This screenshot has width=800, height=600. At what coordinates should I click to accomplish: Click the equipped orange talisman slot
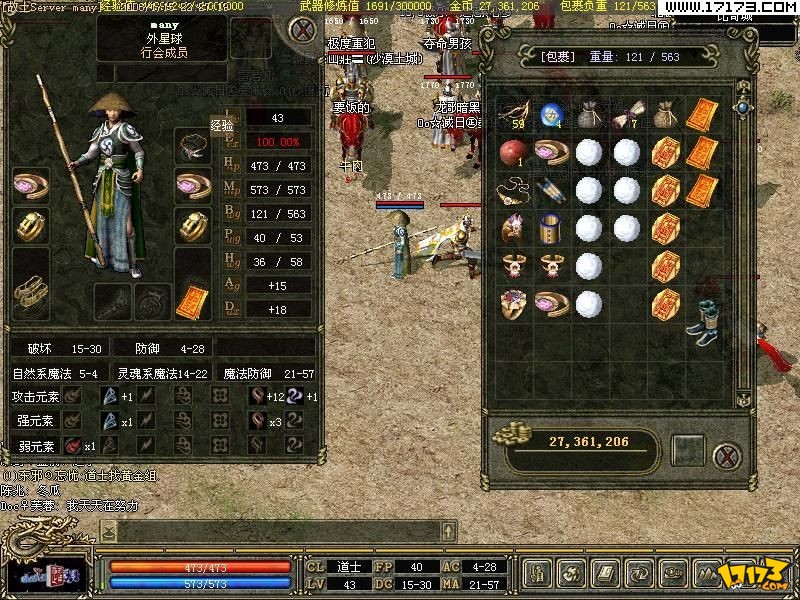pyautogui.click(x=192, y=298)
